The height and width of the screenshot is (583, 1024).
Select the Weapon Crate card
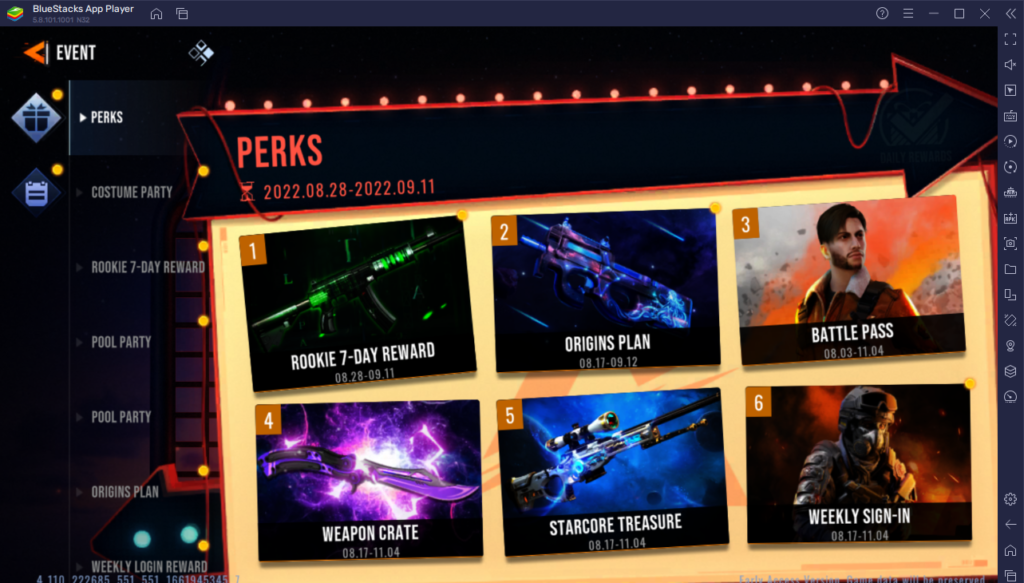click(369, 478)
